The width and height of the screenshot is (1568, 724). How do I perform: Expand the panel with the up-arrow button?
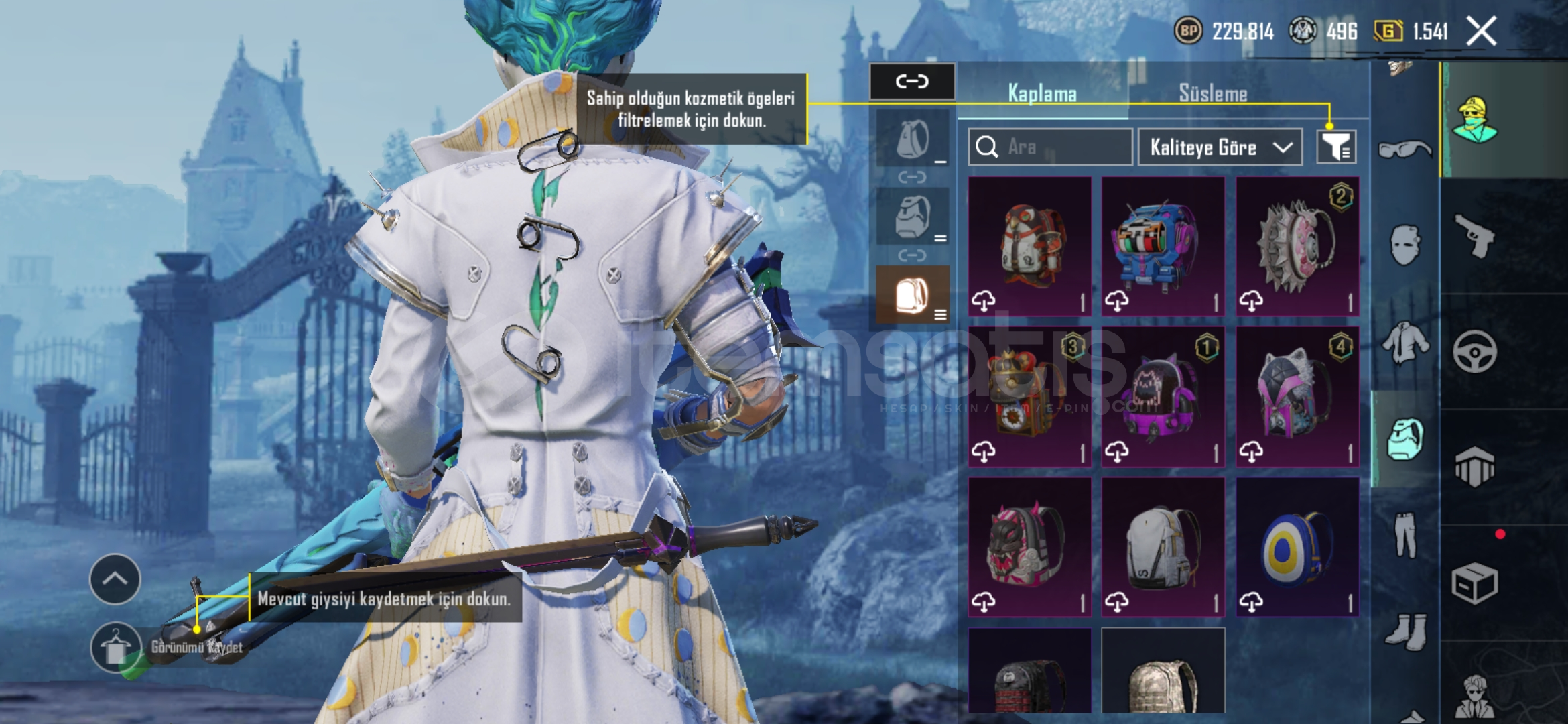115,579
